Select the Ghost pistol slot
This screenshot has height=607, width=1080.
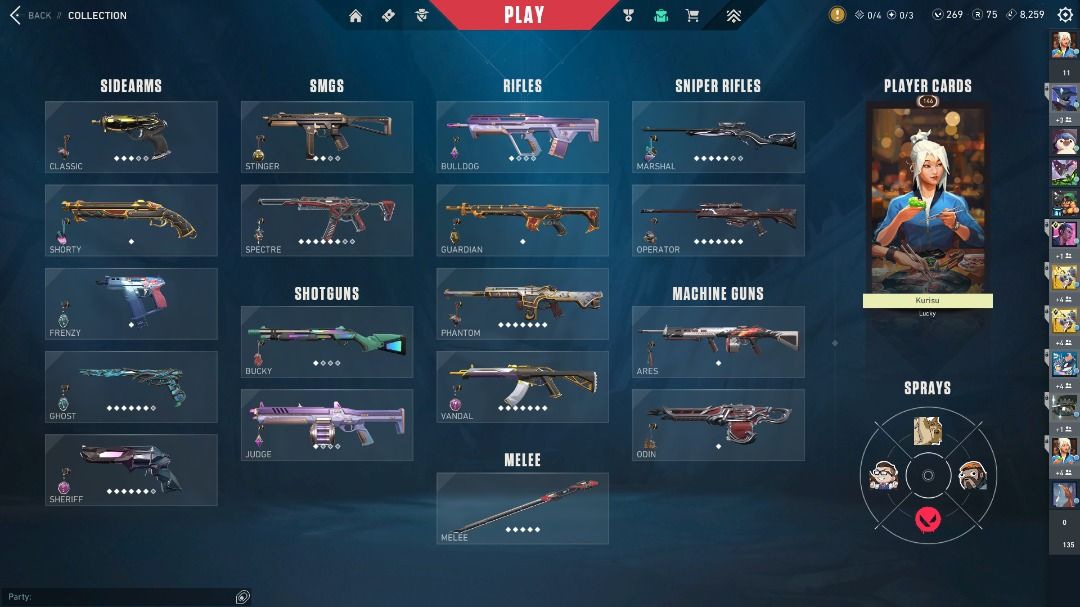coord(131,386)
